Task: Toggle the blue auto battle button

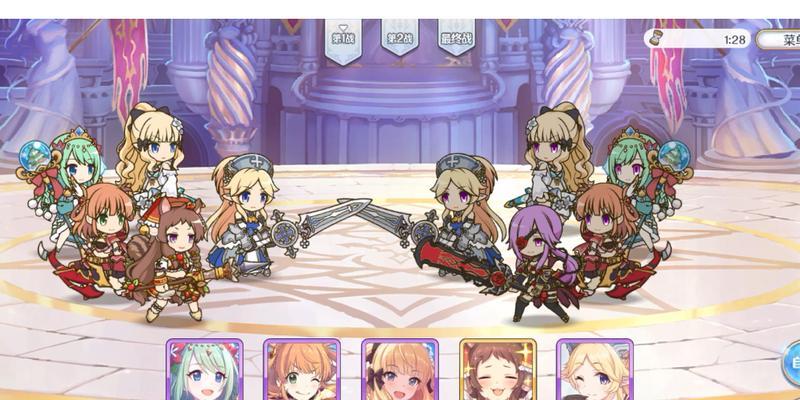Action: [790, 360]
